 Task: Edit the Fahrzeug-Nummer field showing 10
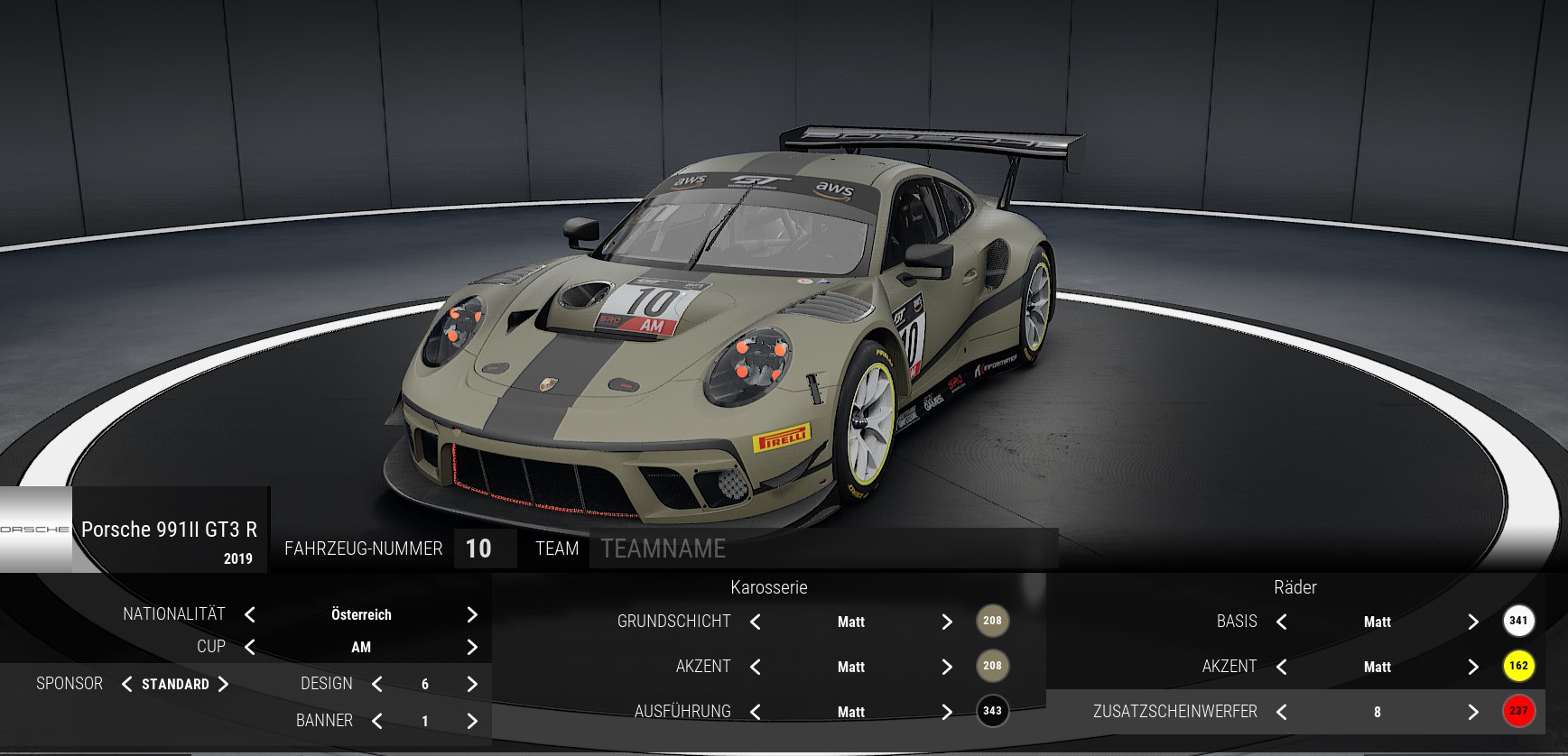(479, 549)
